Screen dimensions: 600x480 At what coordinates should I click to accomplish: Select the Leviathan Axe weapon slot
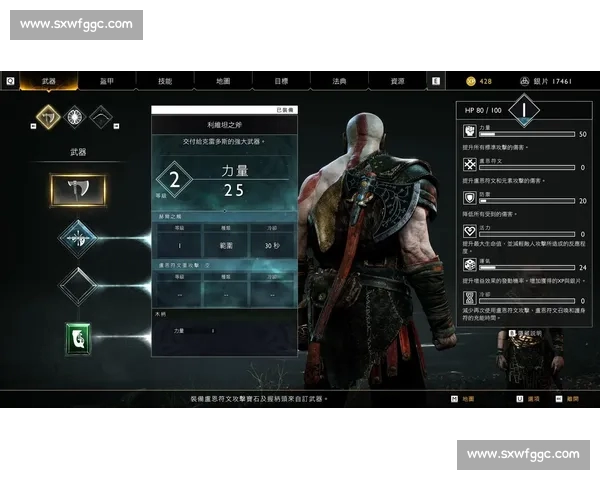[77, 189]
